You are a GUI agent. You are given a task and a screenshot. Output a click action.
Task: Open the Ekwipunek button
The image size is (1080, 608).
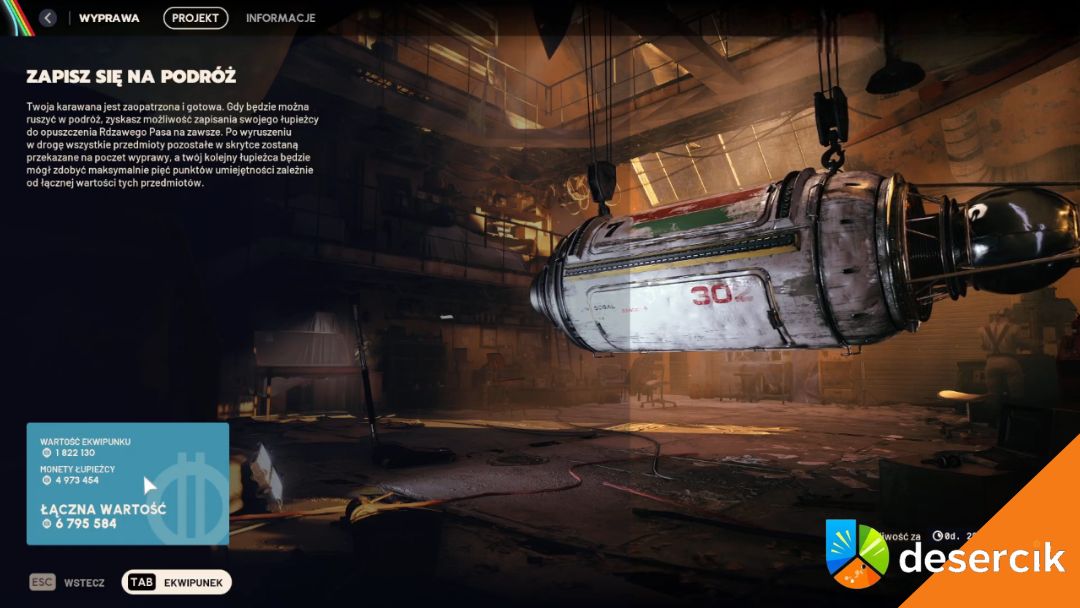177,582
